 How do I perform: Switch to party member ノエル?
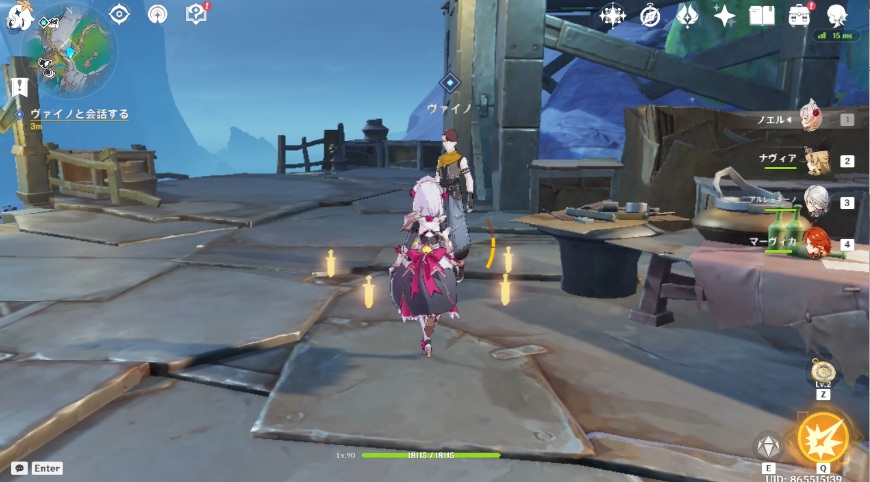(x=815, y=120)
